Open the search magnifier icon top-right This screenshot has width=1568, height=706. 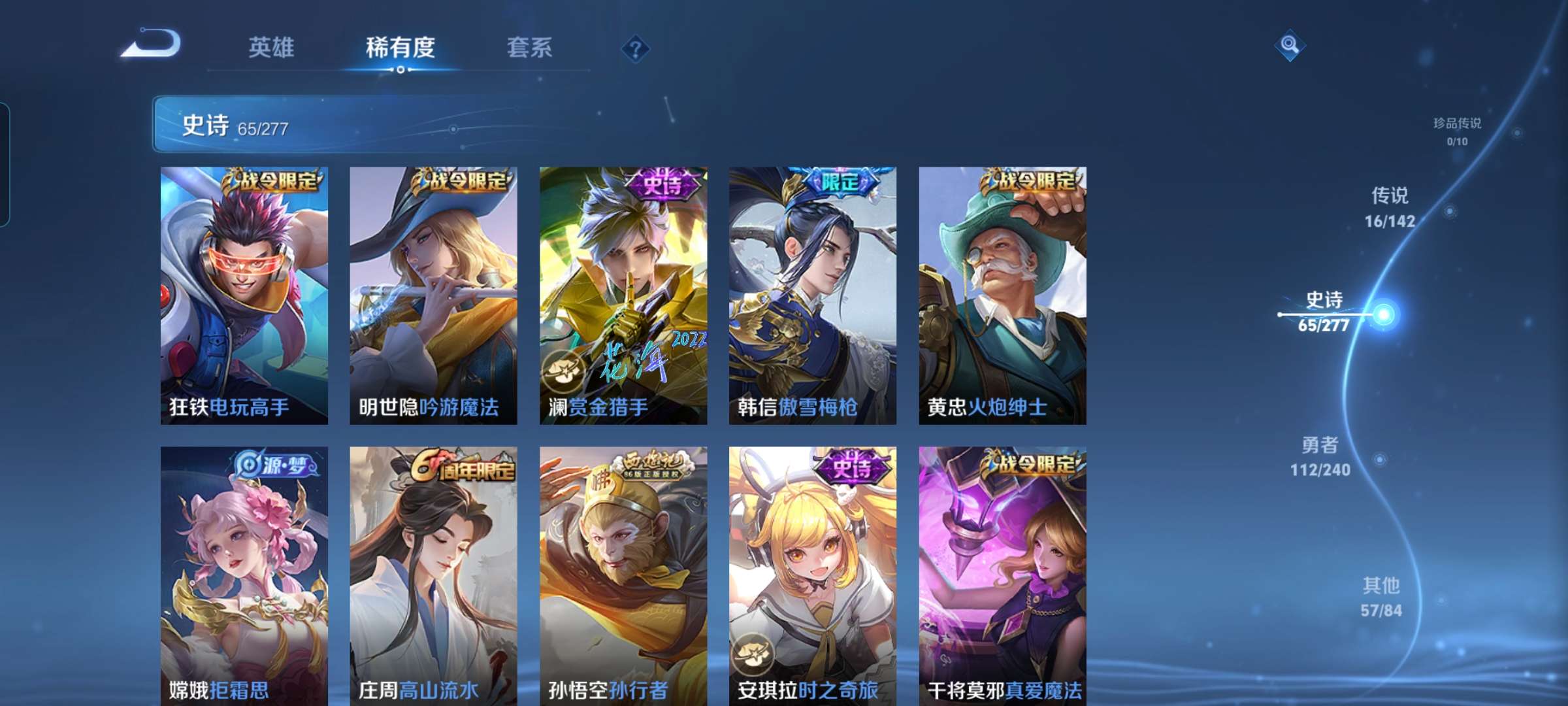pos(1290,45)
